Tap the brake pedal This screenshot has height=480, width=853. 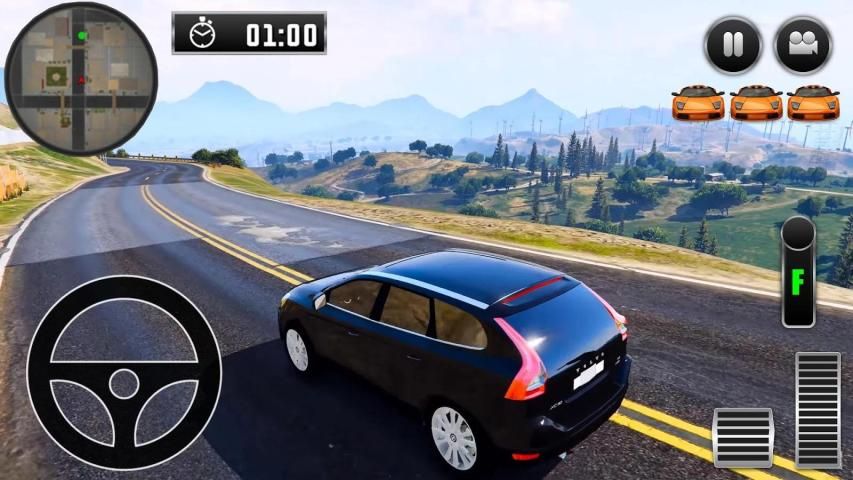tap(743, 437)
